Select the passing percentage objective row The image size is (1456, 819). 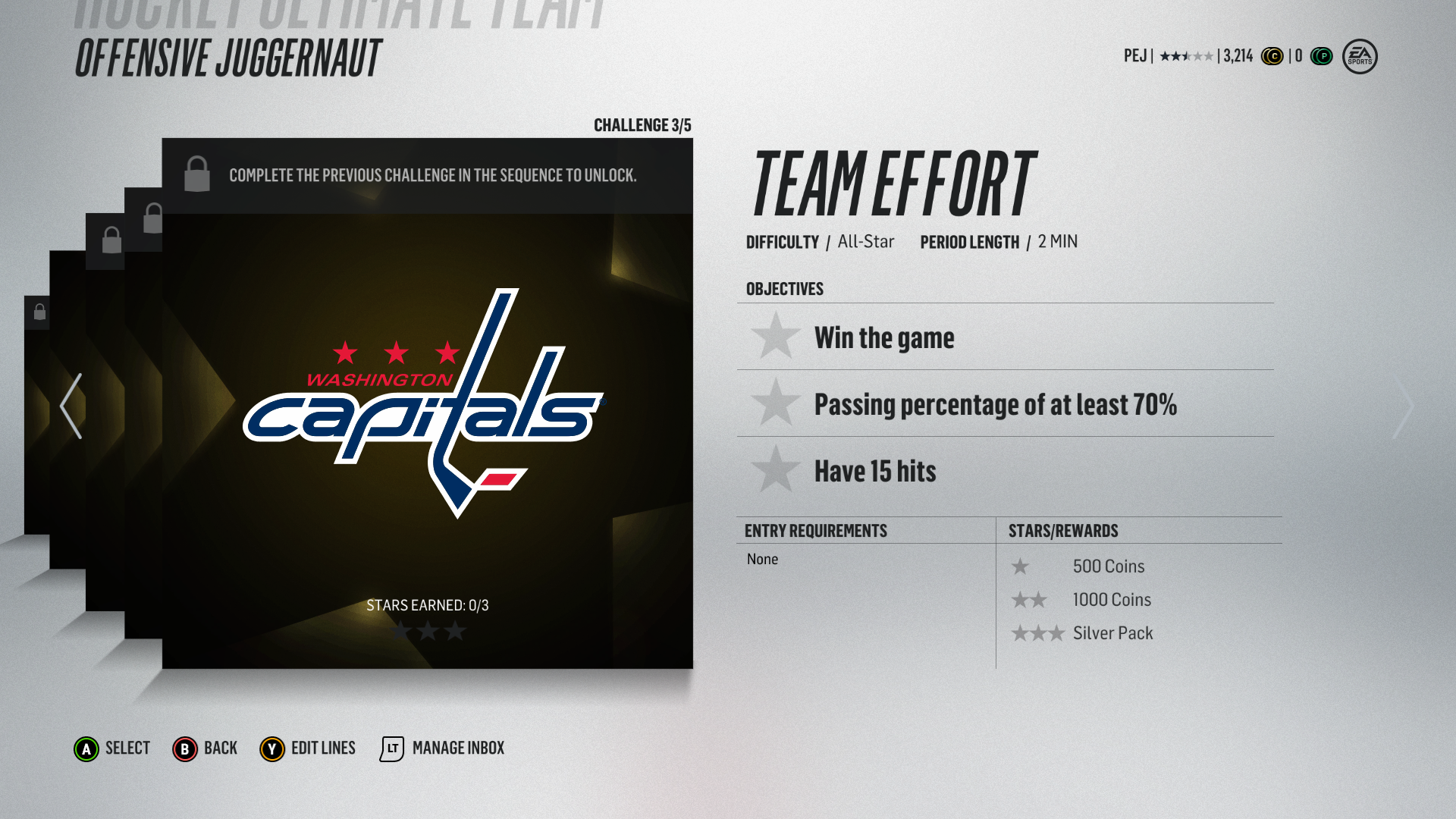click(1005, 404)
